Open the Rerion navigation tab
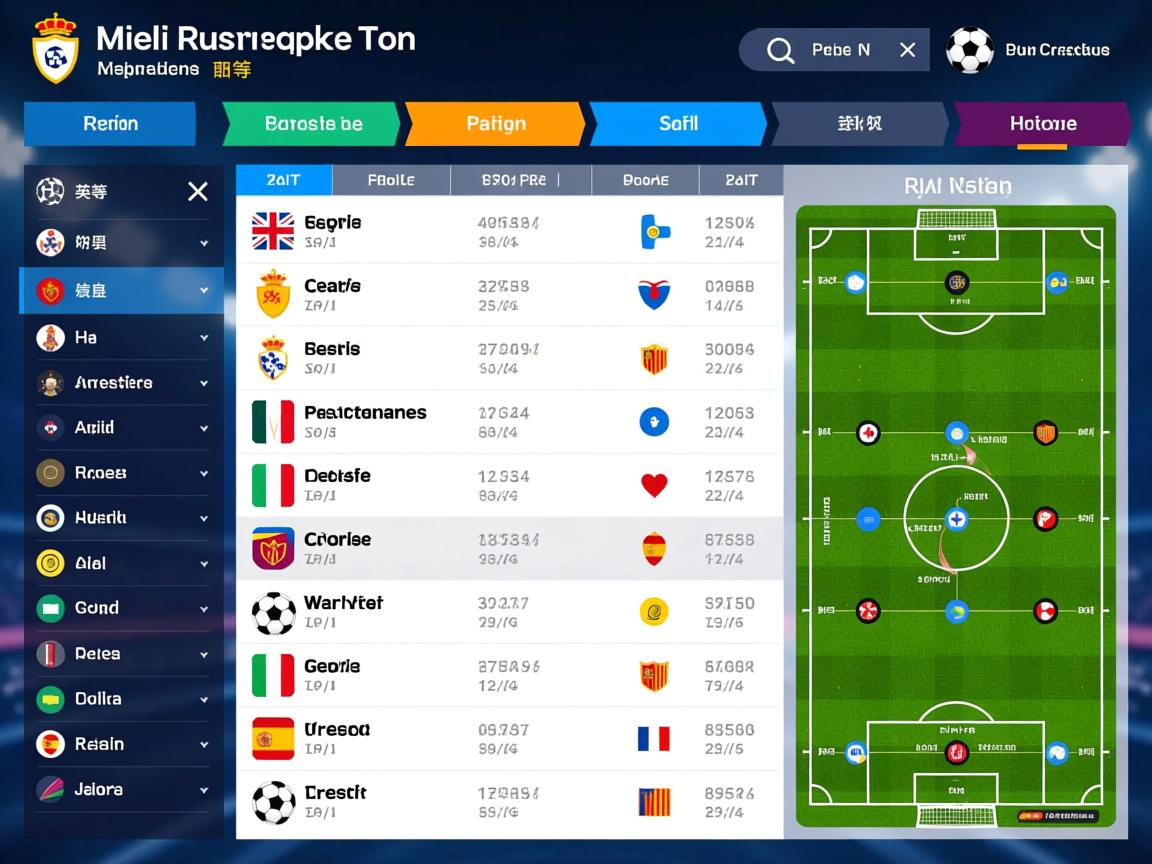Screen dimensions: 1152x864 tap(110, 124)
